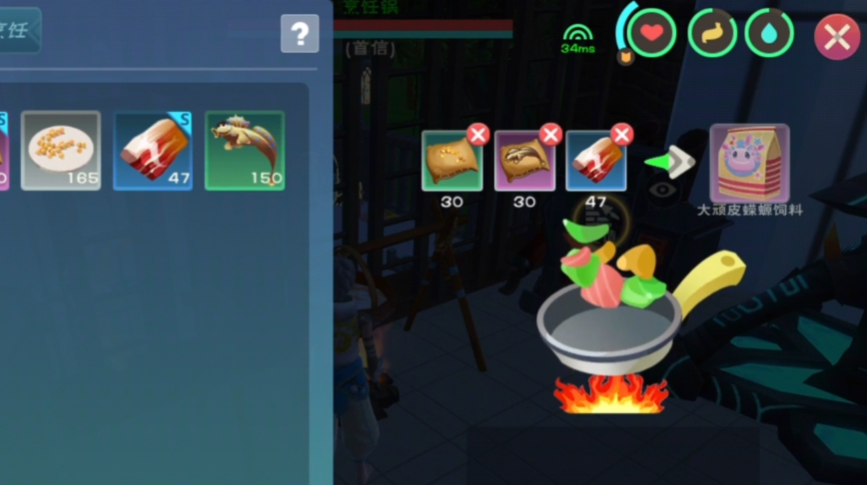Open the cooking tab at top left
The width and height of the screenshot is (867, 485).
(18, 30)
